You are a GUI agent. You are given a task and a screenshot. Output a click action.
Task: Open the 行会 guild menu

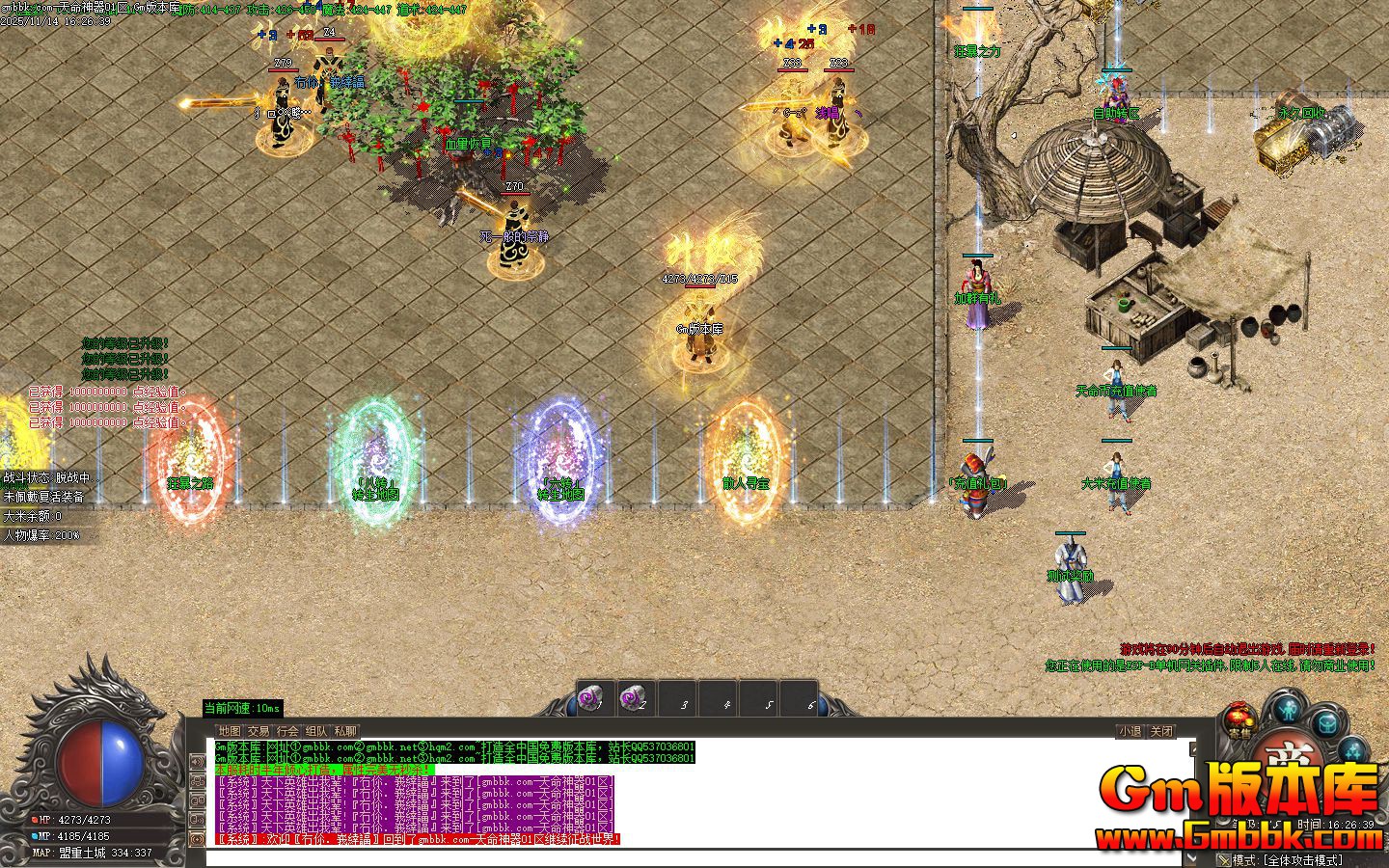click(x=287, y=730)
